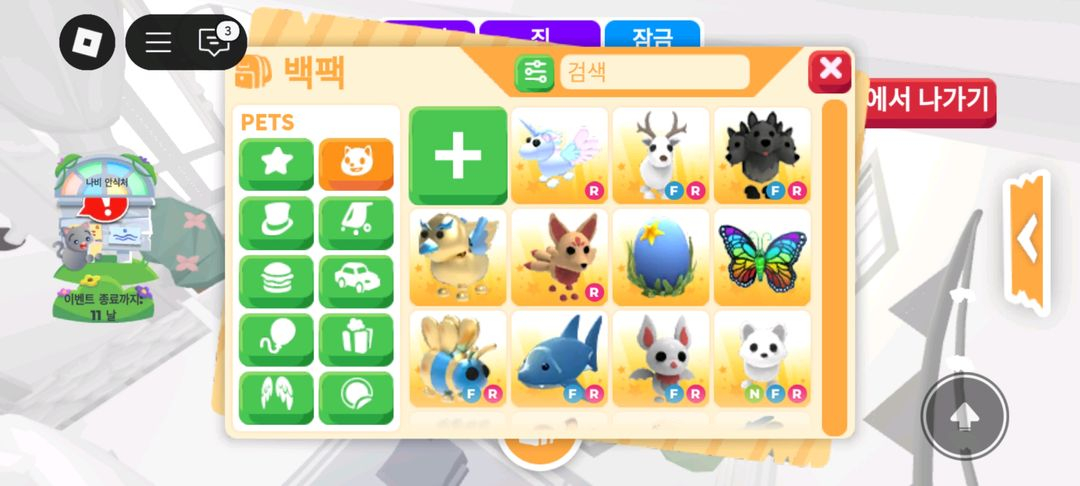The height and width of the screenshot is (486, 1080).
Task: Show the car vehicles category
Action: point(356,280)
